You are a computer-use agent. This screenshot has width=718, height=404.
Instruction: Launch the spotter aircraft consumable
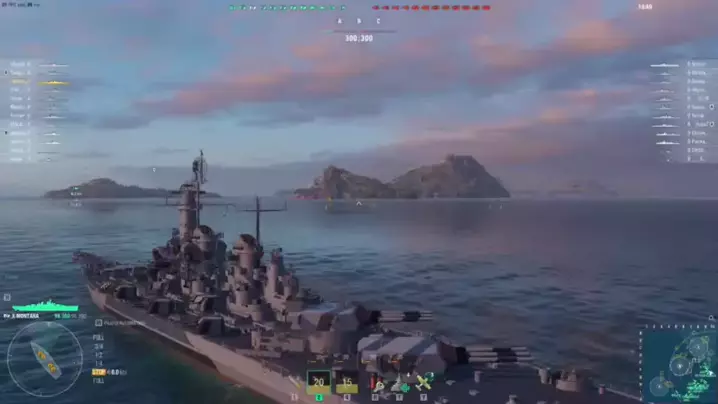tap(423, 382)
